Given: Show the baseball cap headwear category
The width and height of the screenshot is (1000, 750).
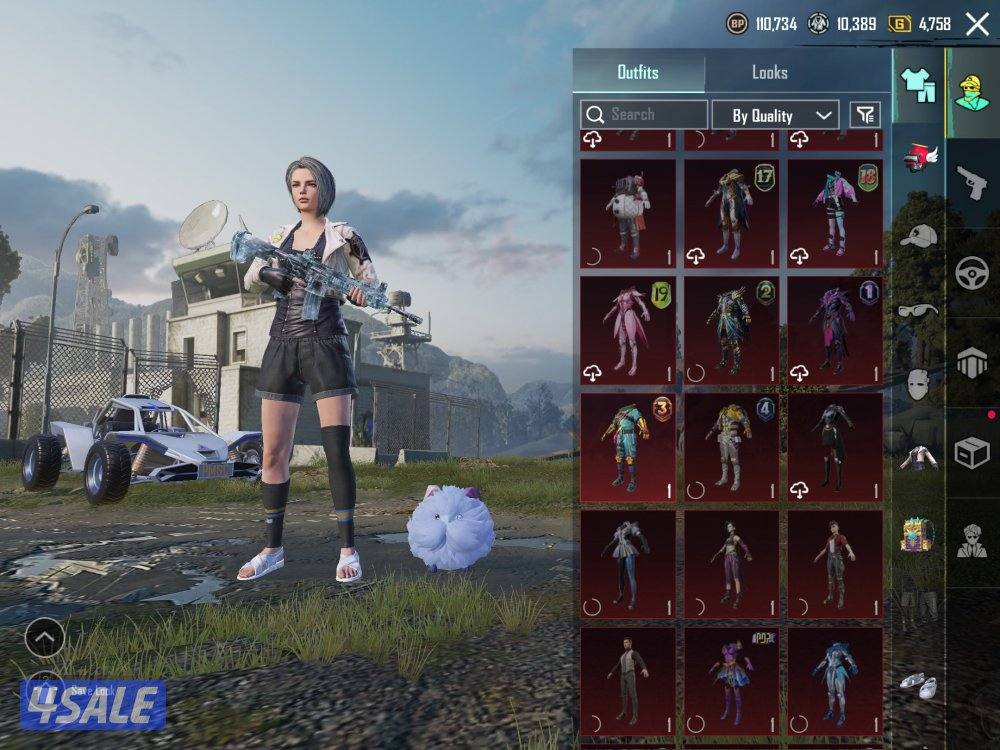Looking at the screenshot, I should (x=918, y=236).
